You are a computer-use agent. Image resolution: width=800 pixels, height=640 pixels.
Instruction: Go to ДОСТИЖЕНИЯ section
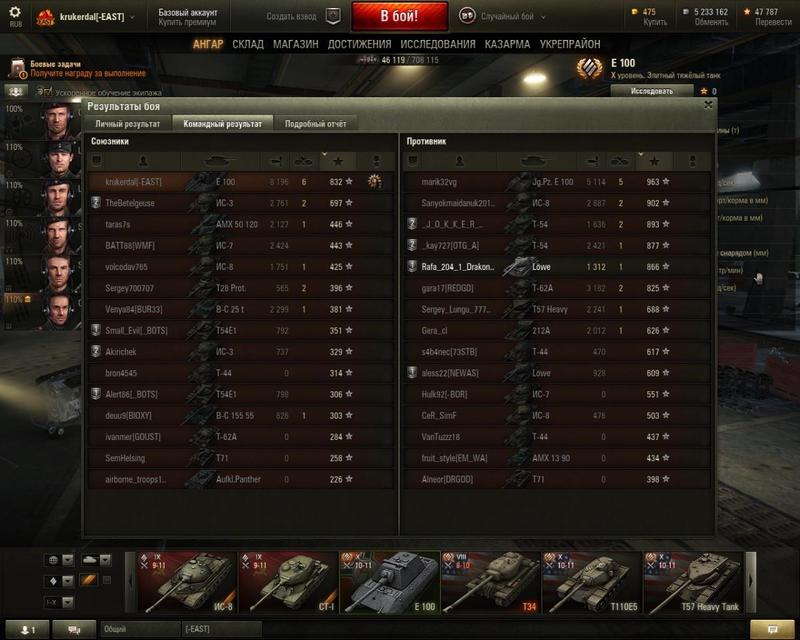click(359, 45)
